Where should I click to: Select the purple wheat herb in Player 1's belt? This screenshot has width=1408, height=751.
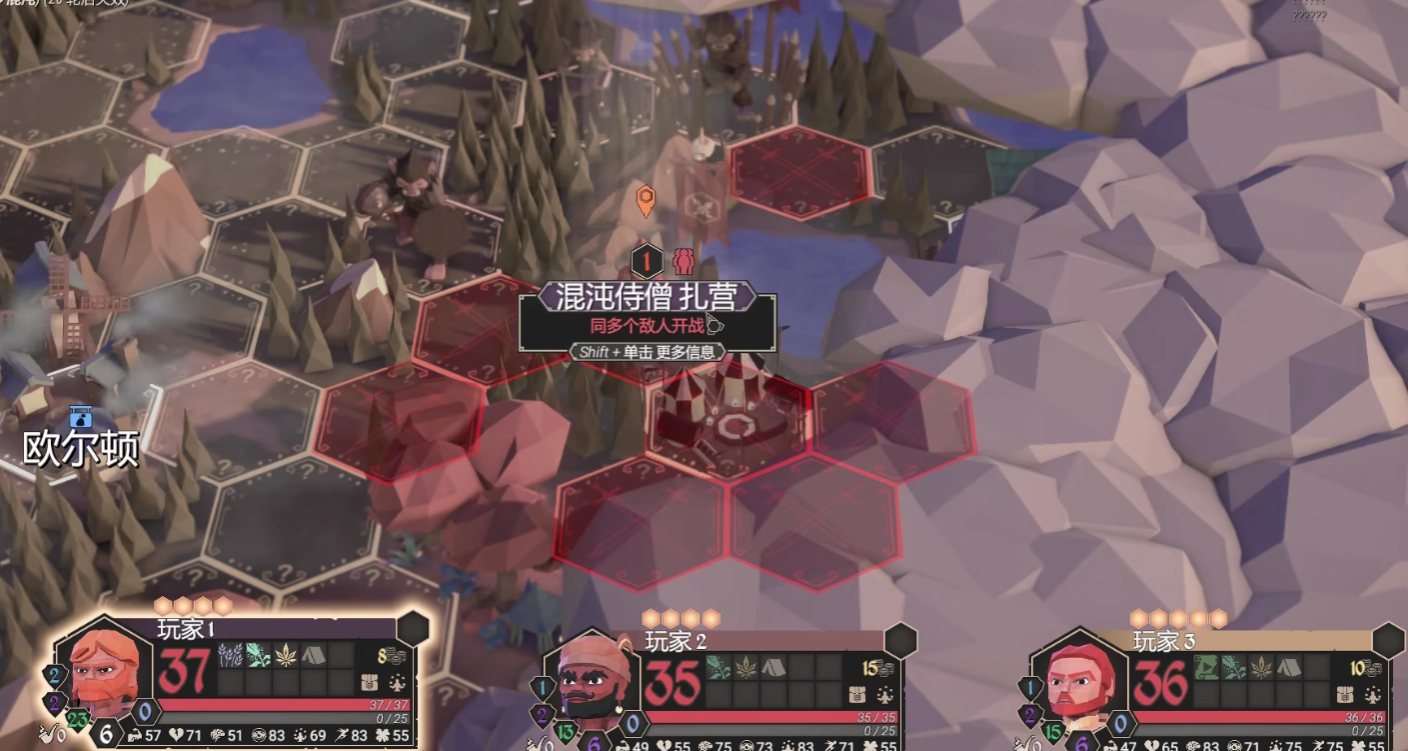pyautogui.click(x=230, y=655)
